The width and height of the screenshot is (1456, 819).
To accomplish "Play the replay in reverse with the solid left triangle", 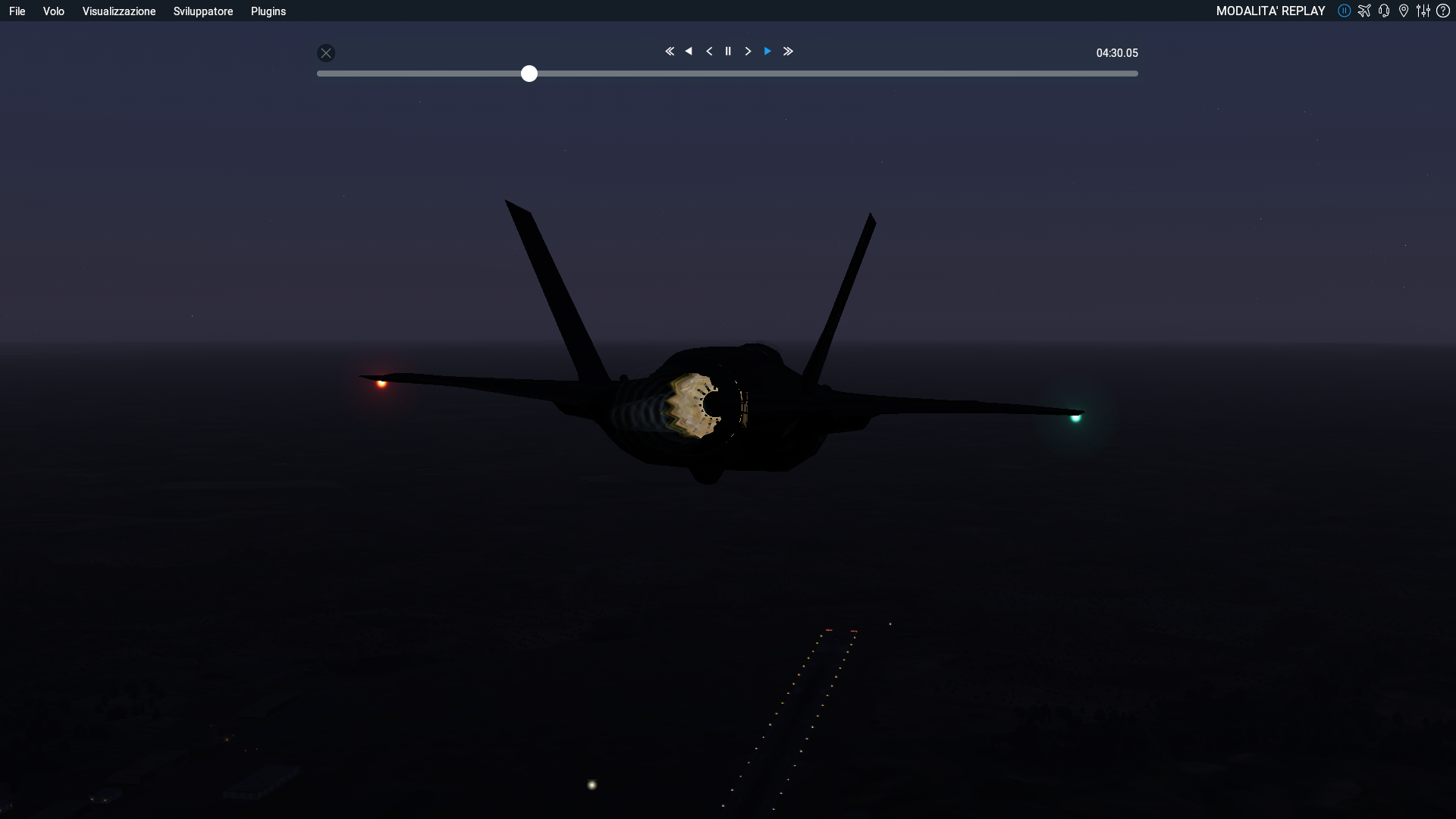I will tap(689, 52).
